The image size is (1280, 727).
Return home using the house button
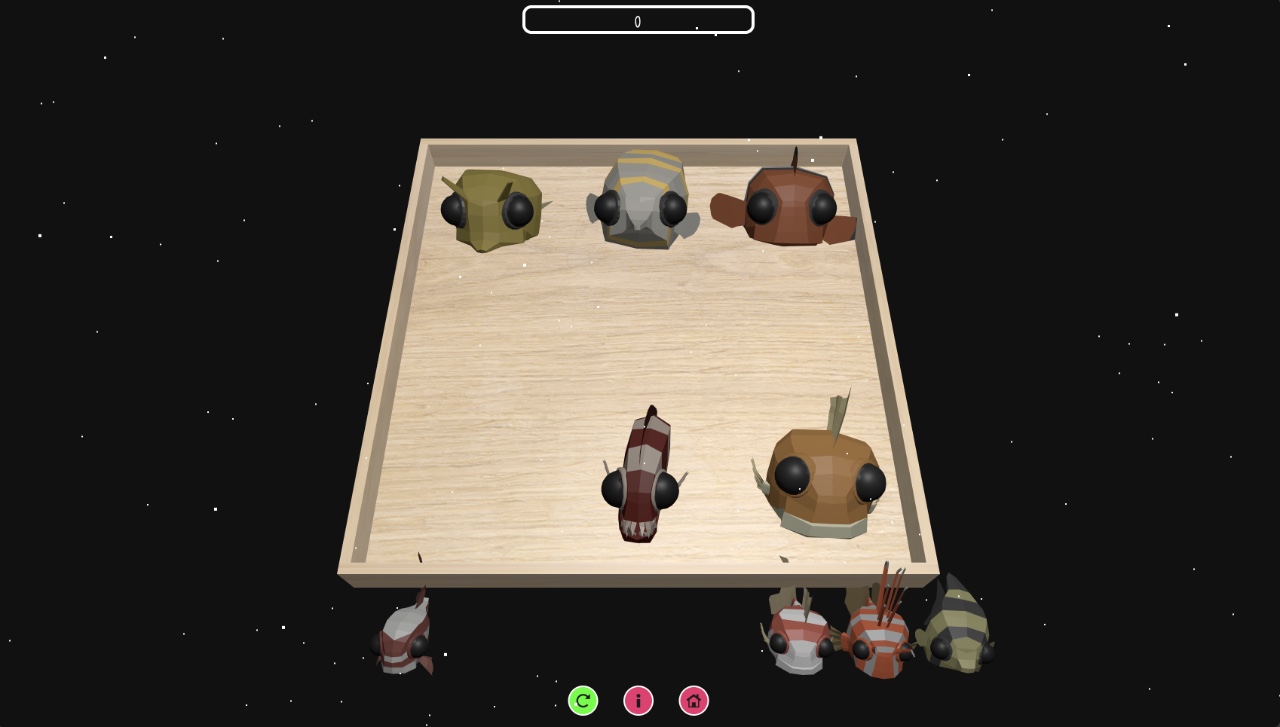[x=693, y=700]
